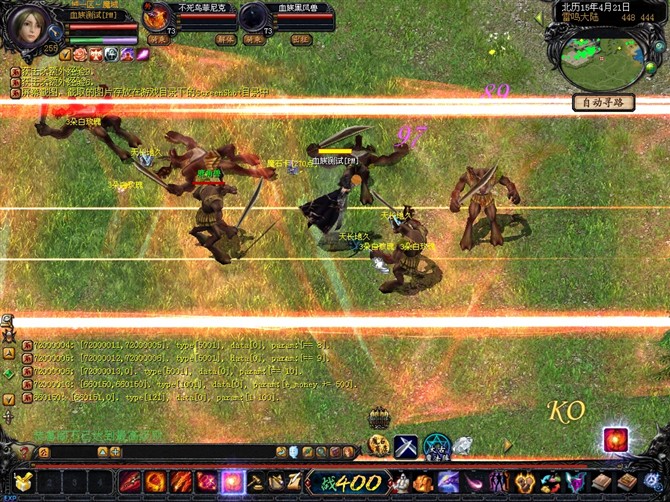Activate the crossed swords attack icon
This screenshot has height=502, width=670.
[x=406, y=446]
